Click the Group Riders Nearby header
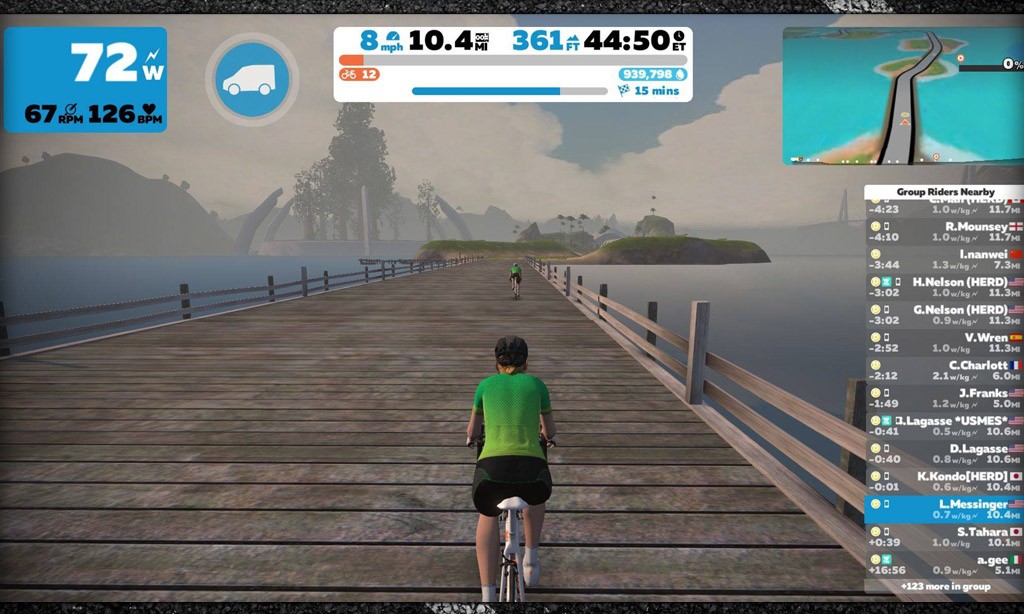Viewport: 1024px width, 614px height. [944, 192]
